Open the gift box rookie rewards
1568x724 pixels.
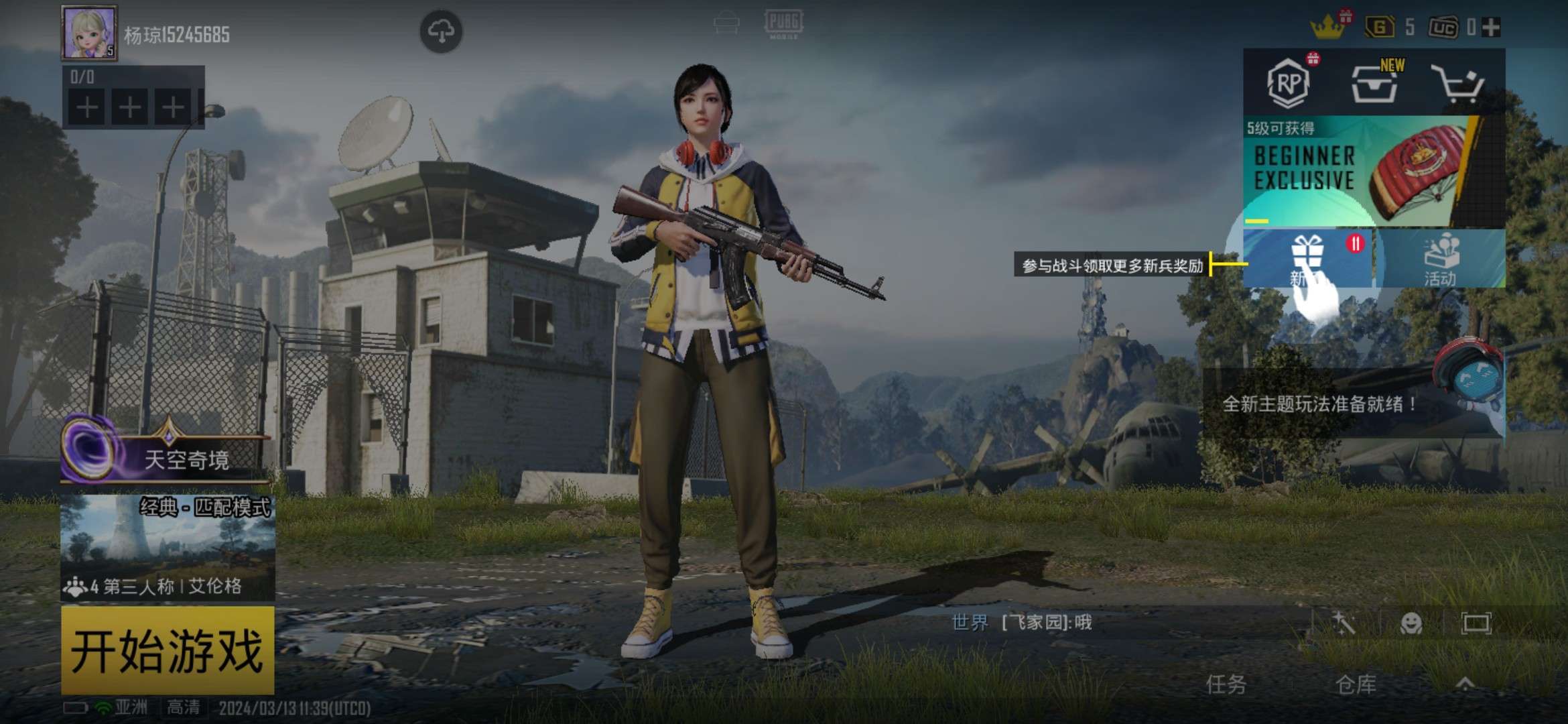1307,258
